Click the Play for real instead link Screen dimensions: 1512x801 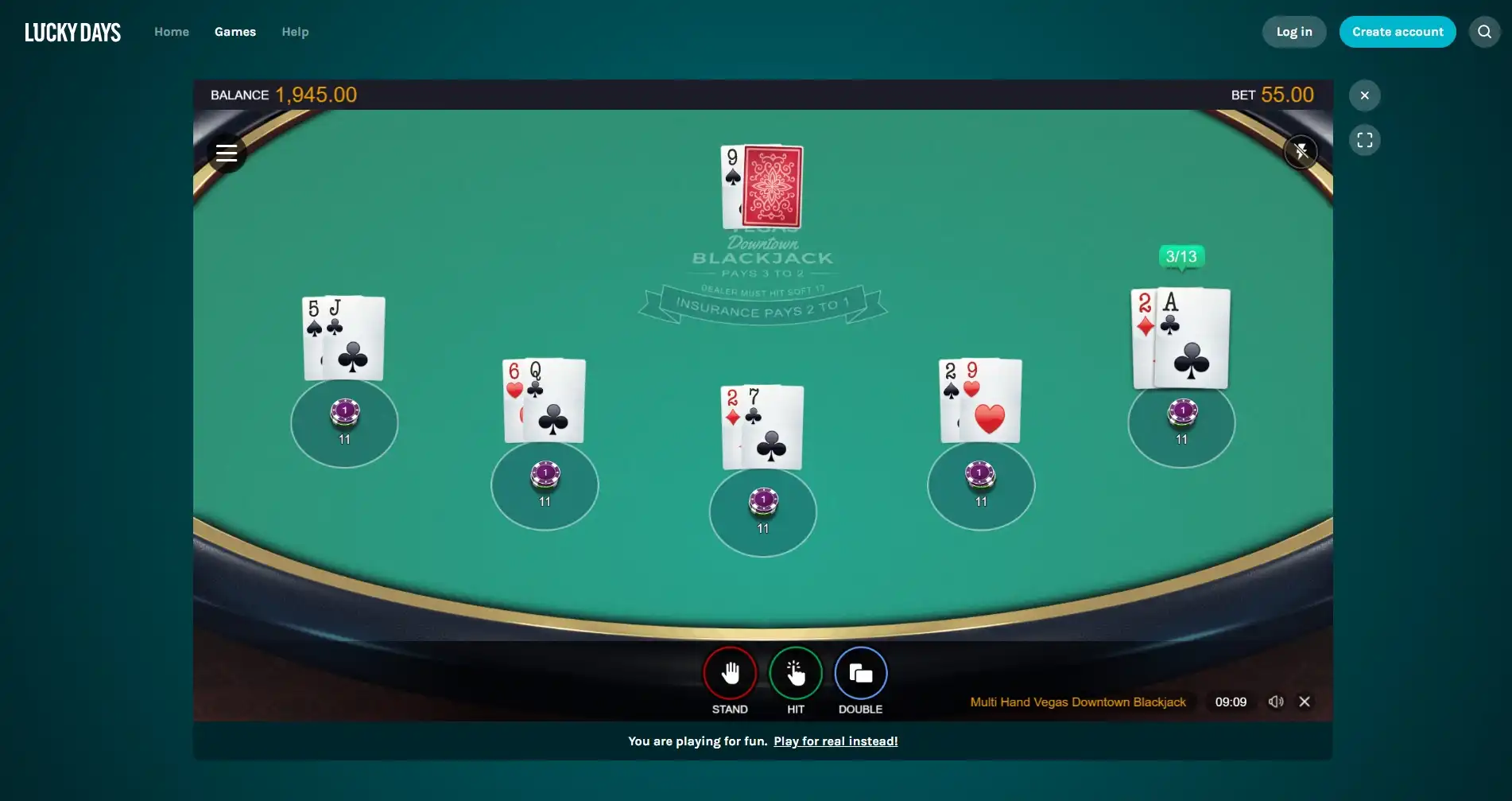pyautogui.click(x=835, y=741)
